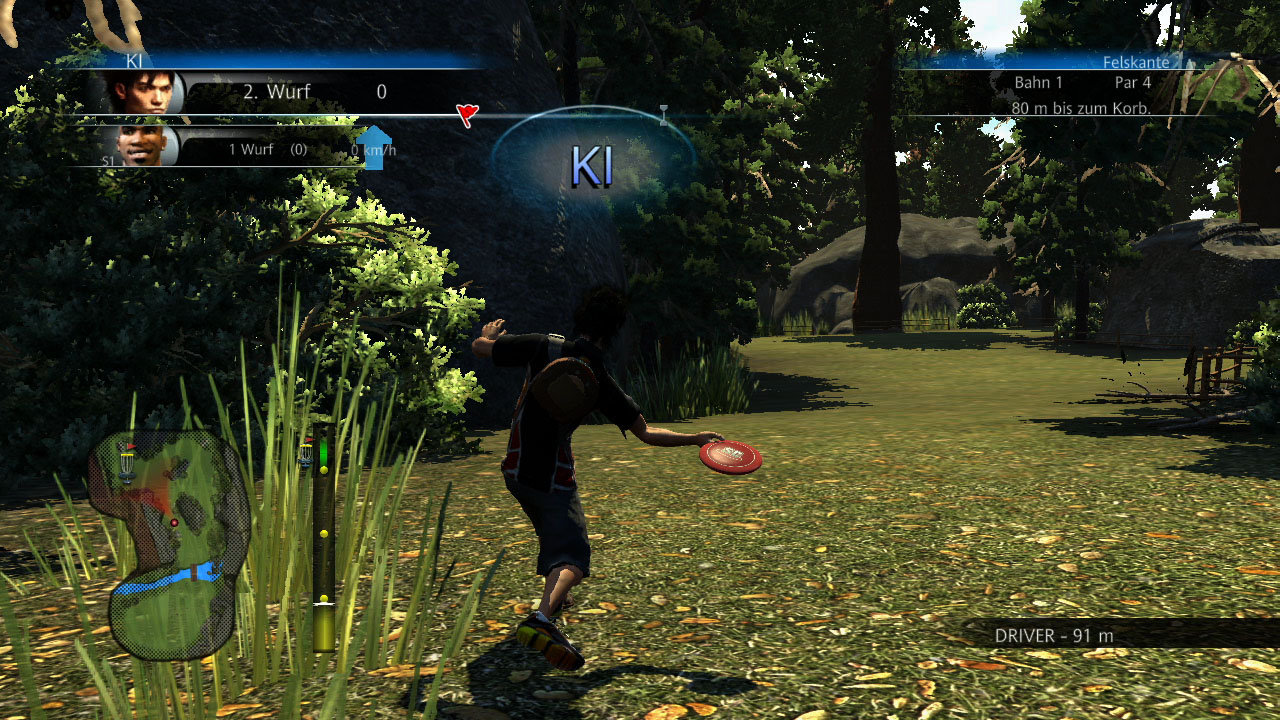This screenshot has width=1280, height=720.
Task: Click the blue wind direction arrow
Action: pos(374,147)
